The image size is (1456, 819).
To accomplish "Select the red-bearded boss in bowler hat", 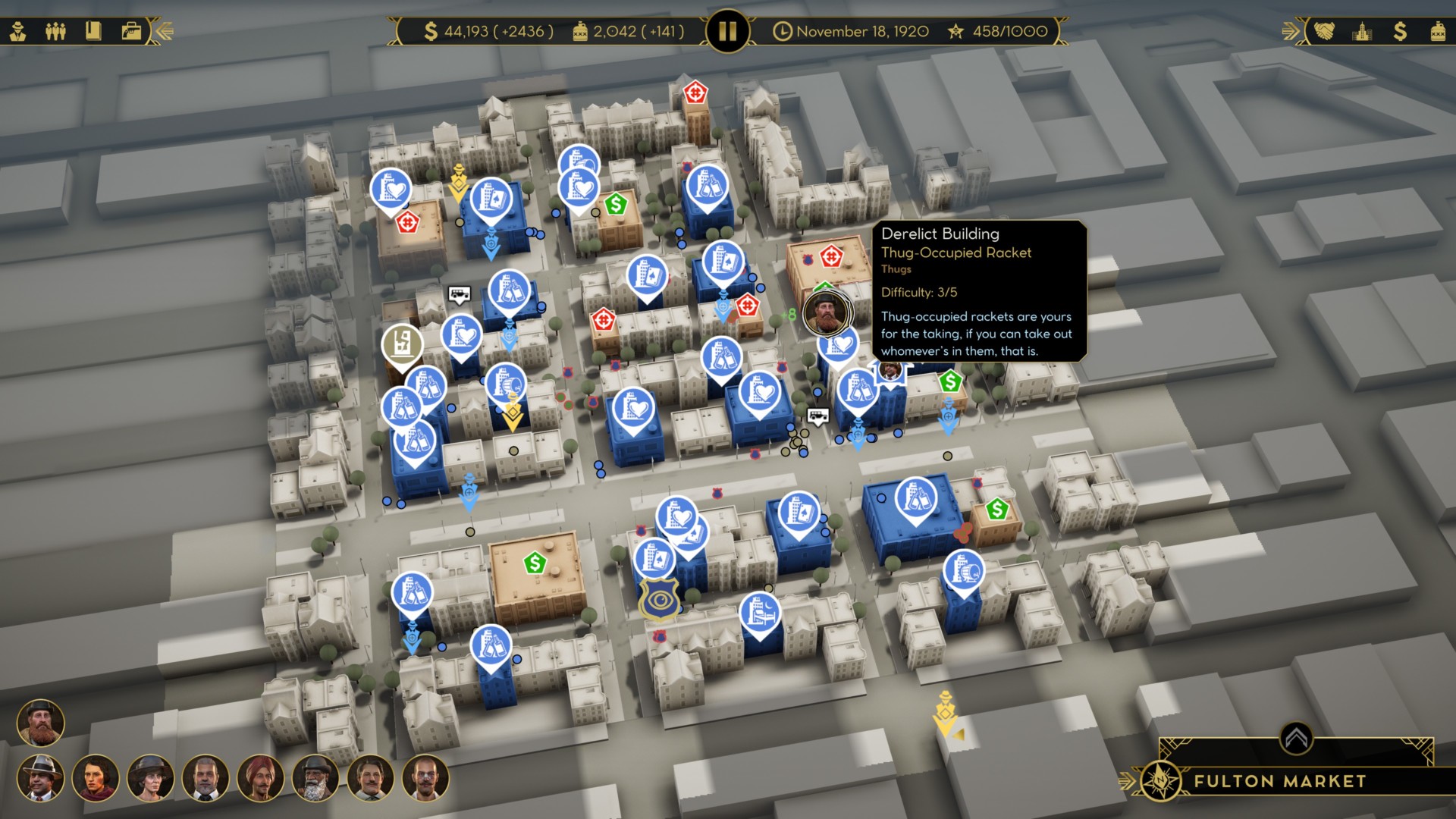I will [x=41, y=723].
